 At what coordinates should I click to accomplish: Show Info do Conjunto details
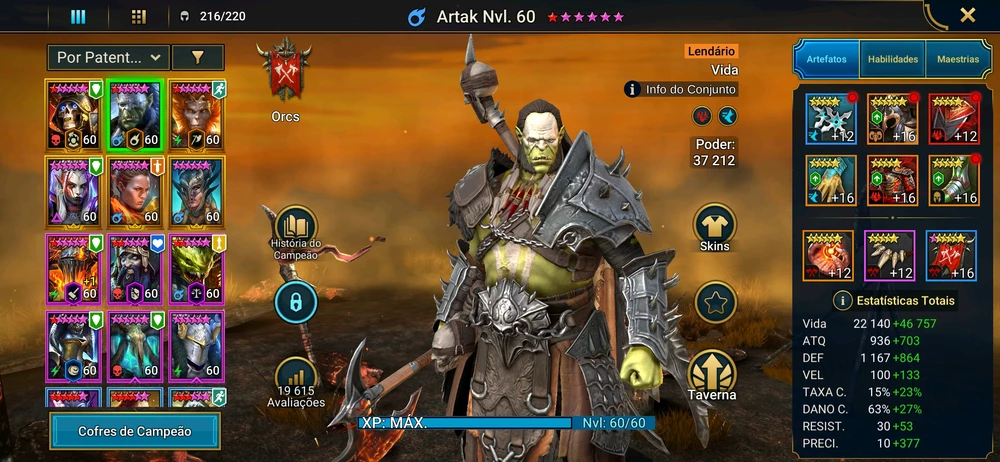click(x=680, y=90)
